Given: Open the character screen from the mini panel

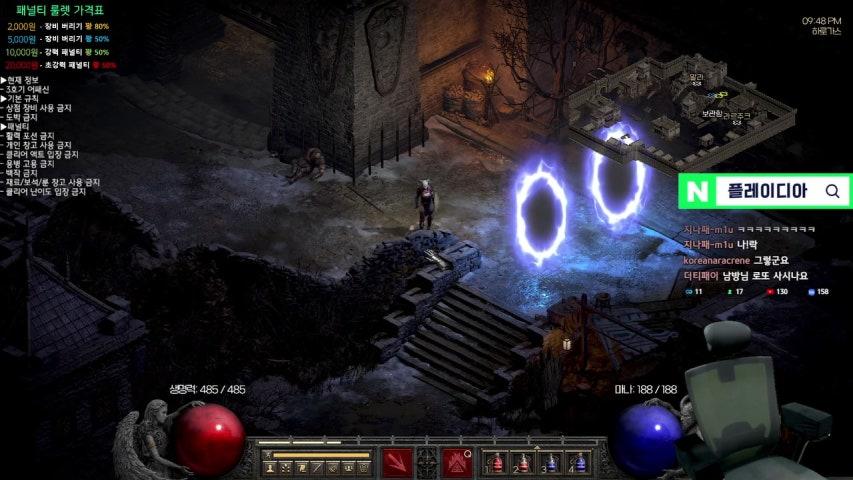Looking at the screenshot, I should 271,467.
